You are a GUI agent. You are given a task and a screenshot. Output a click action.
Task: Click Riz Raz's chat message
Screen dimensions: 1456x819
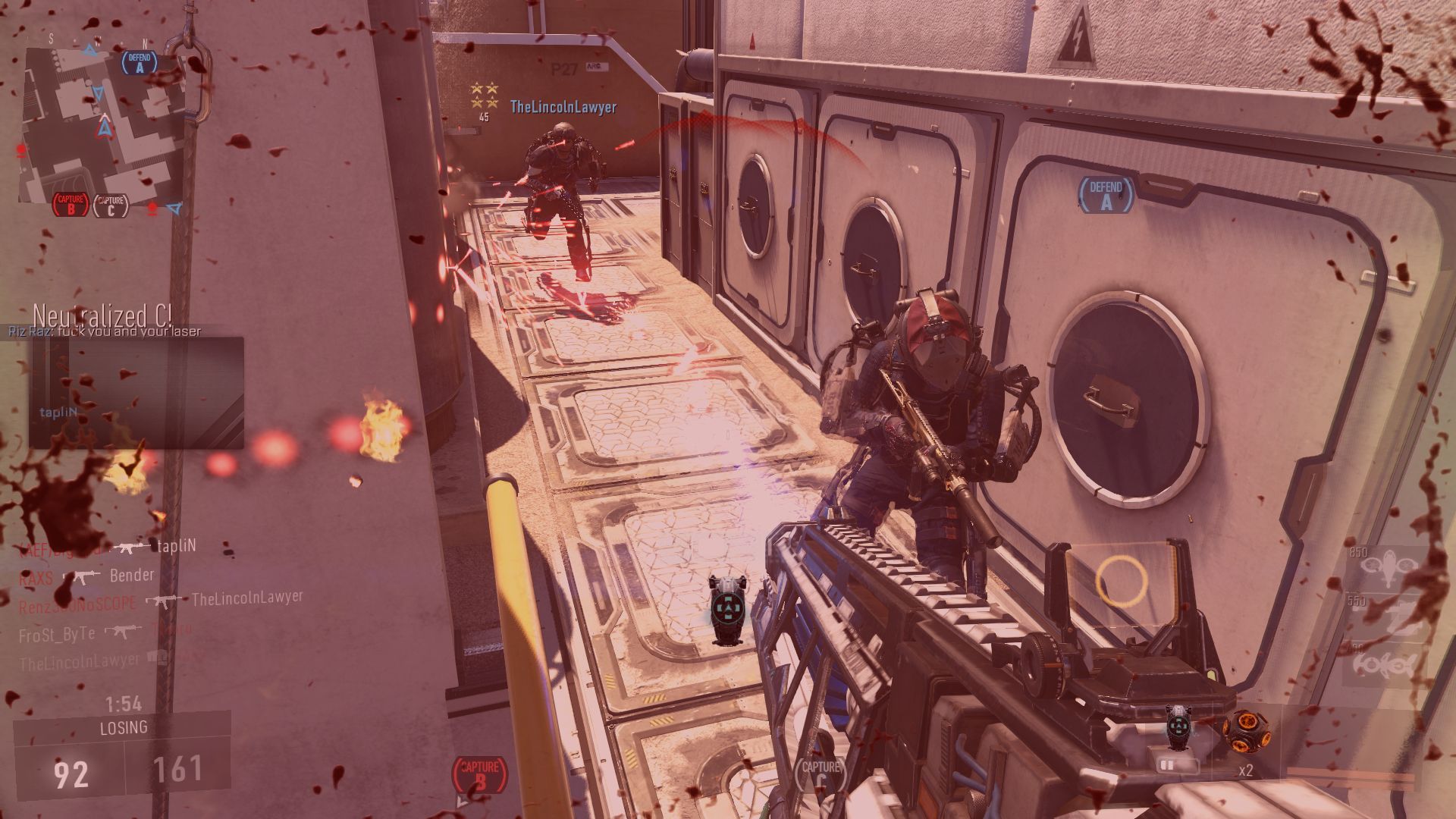(105, 331)
